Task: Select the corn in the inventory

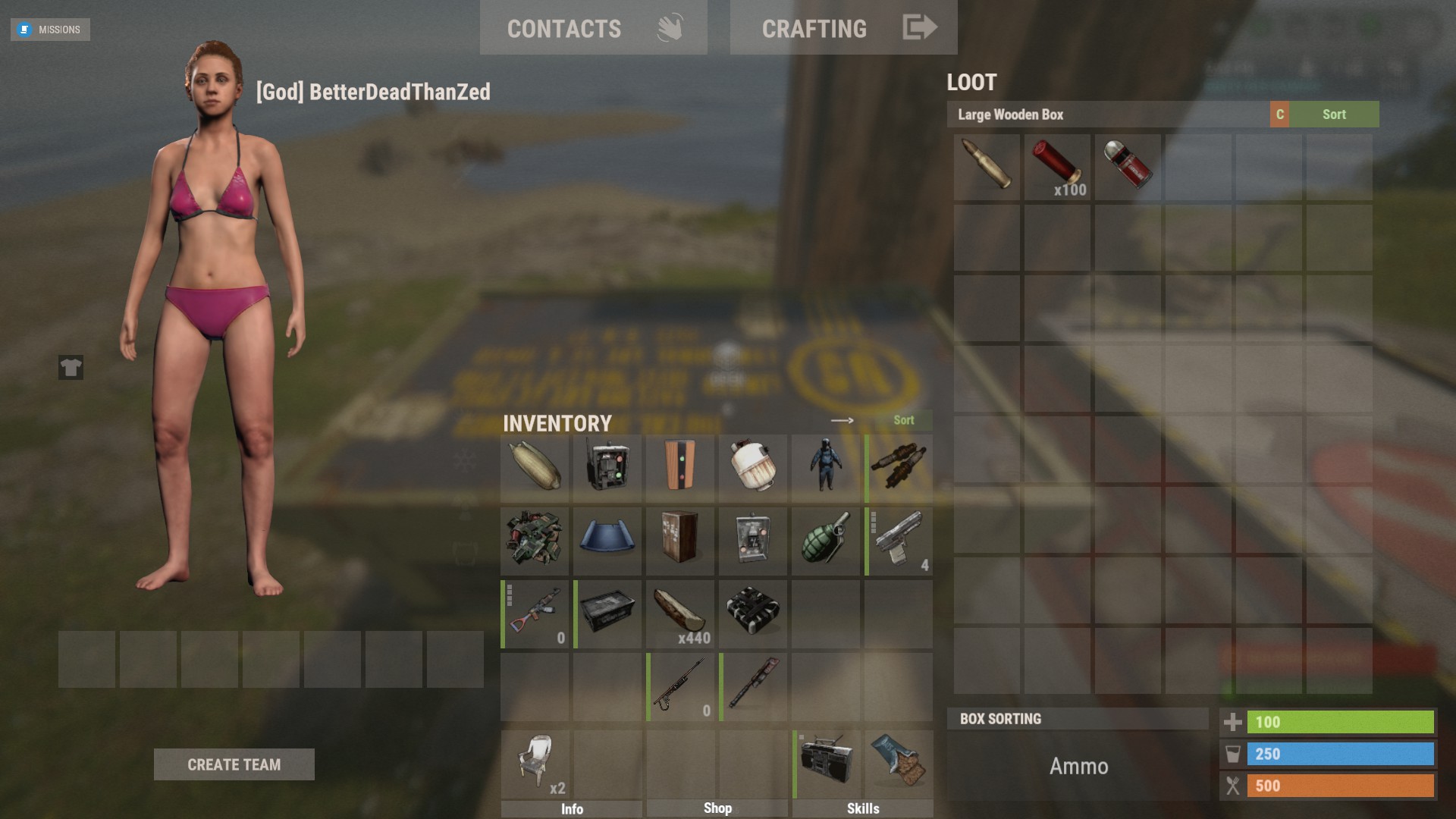Action: pos(535,468)
